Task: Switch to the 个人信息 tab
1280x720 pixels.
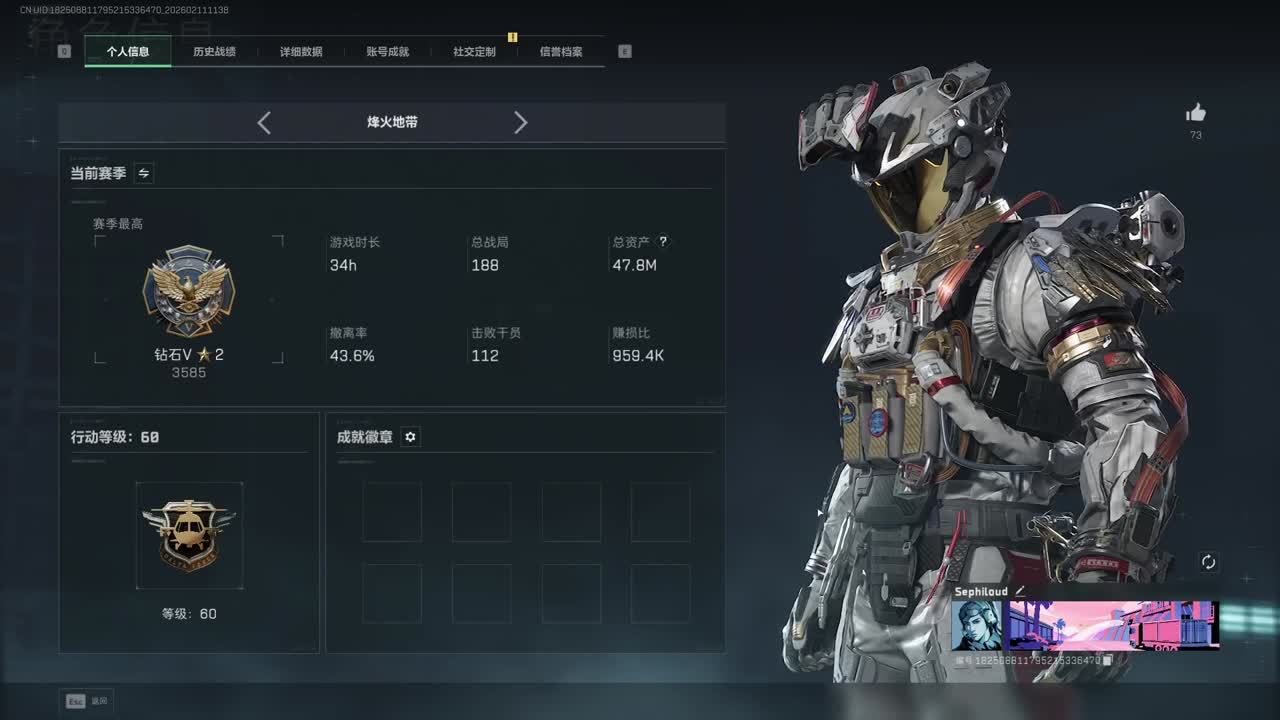Action: [128, 51]
